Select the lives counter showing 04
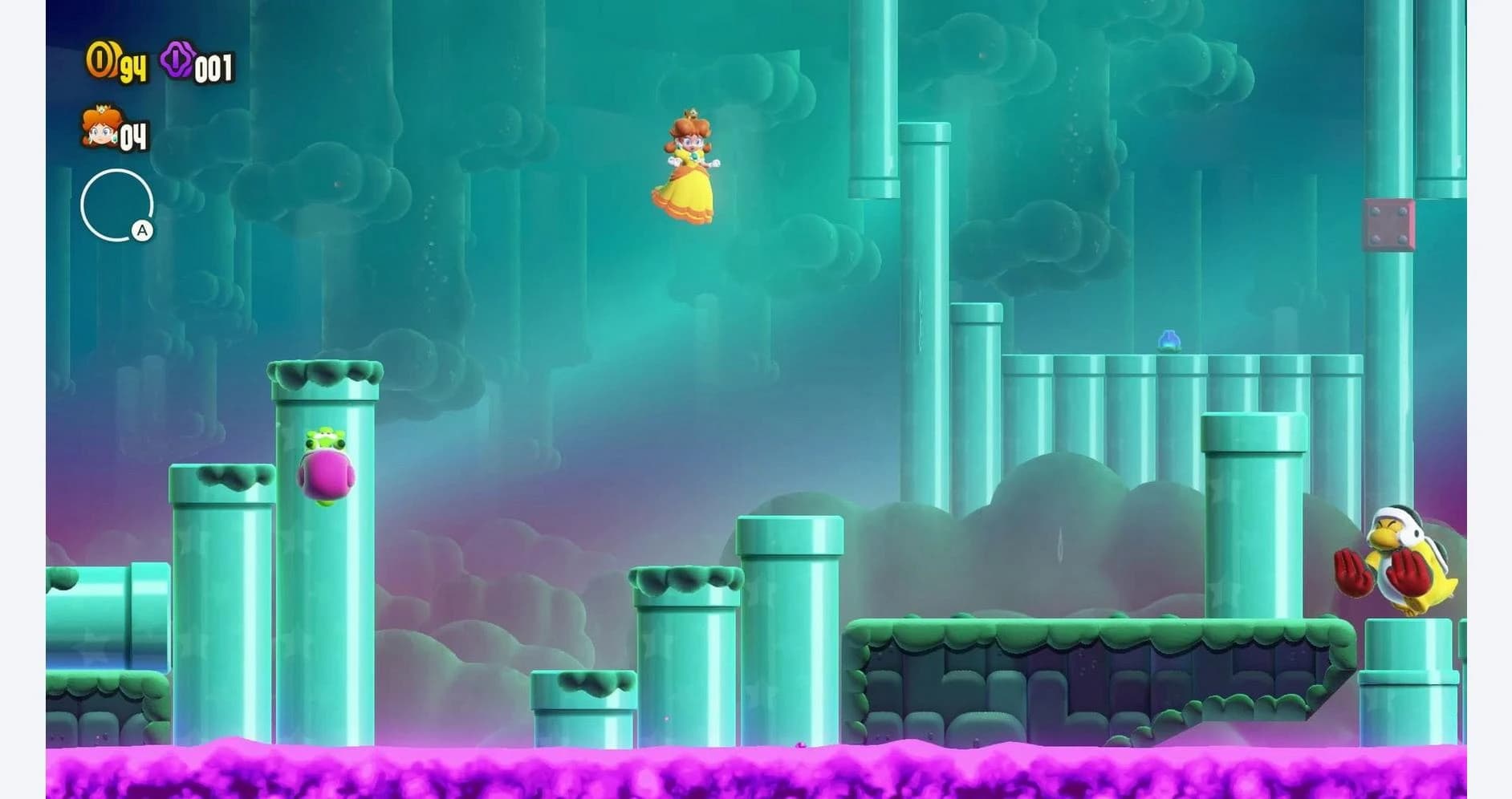 click(x=132, y=138)
